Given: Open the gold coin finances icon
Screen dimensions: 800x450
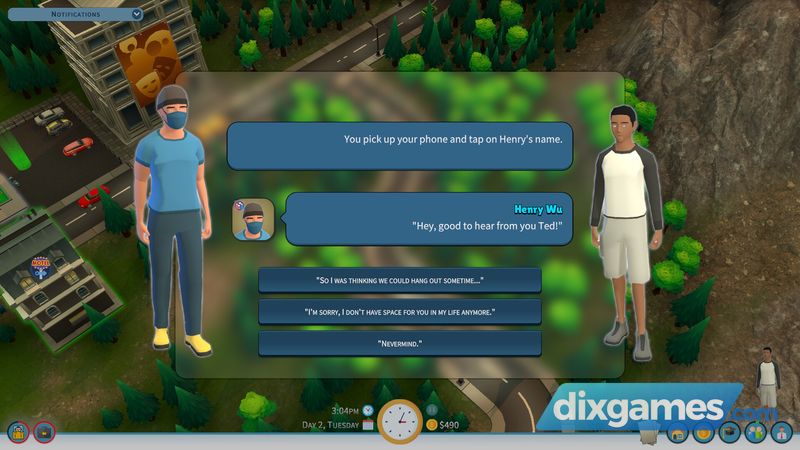Looking at the screenshot, I should coord(703,433).
